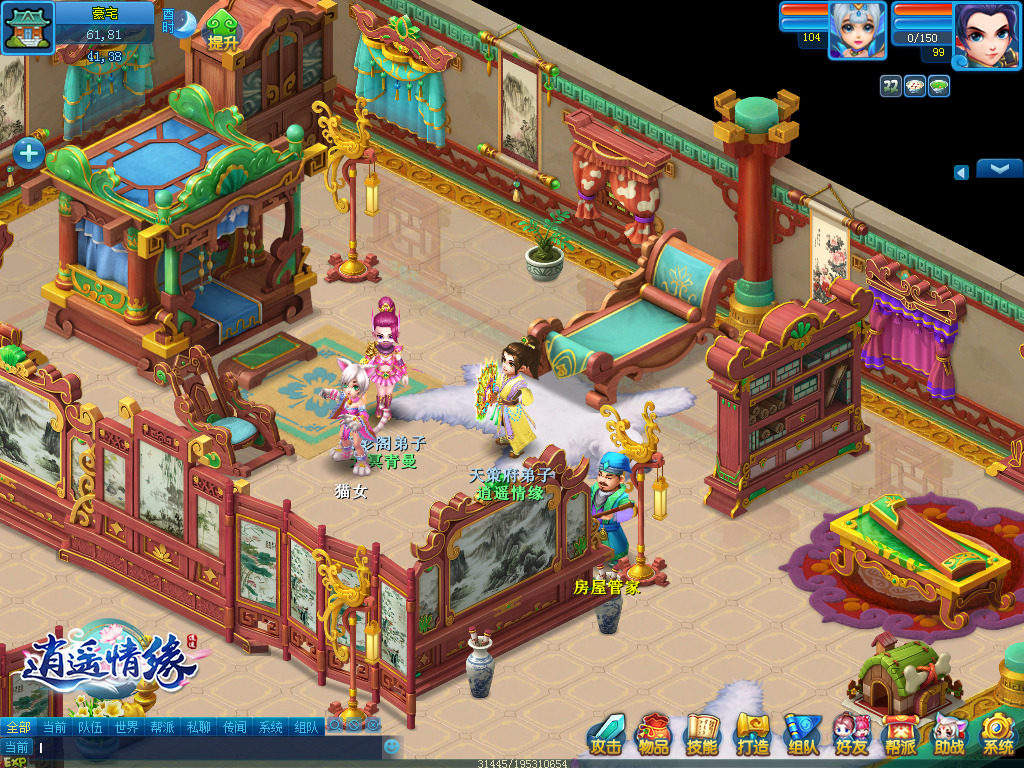
Task: Open the 系统 system settings
Action: click(997, 735)
